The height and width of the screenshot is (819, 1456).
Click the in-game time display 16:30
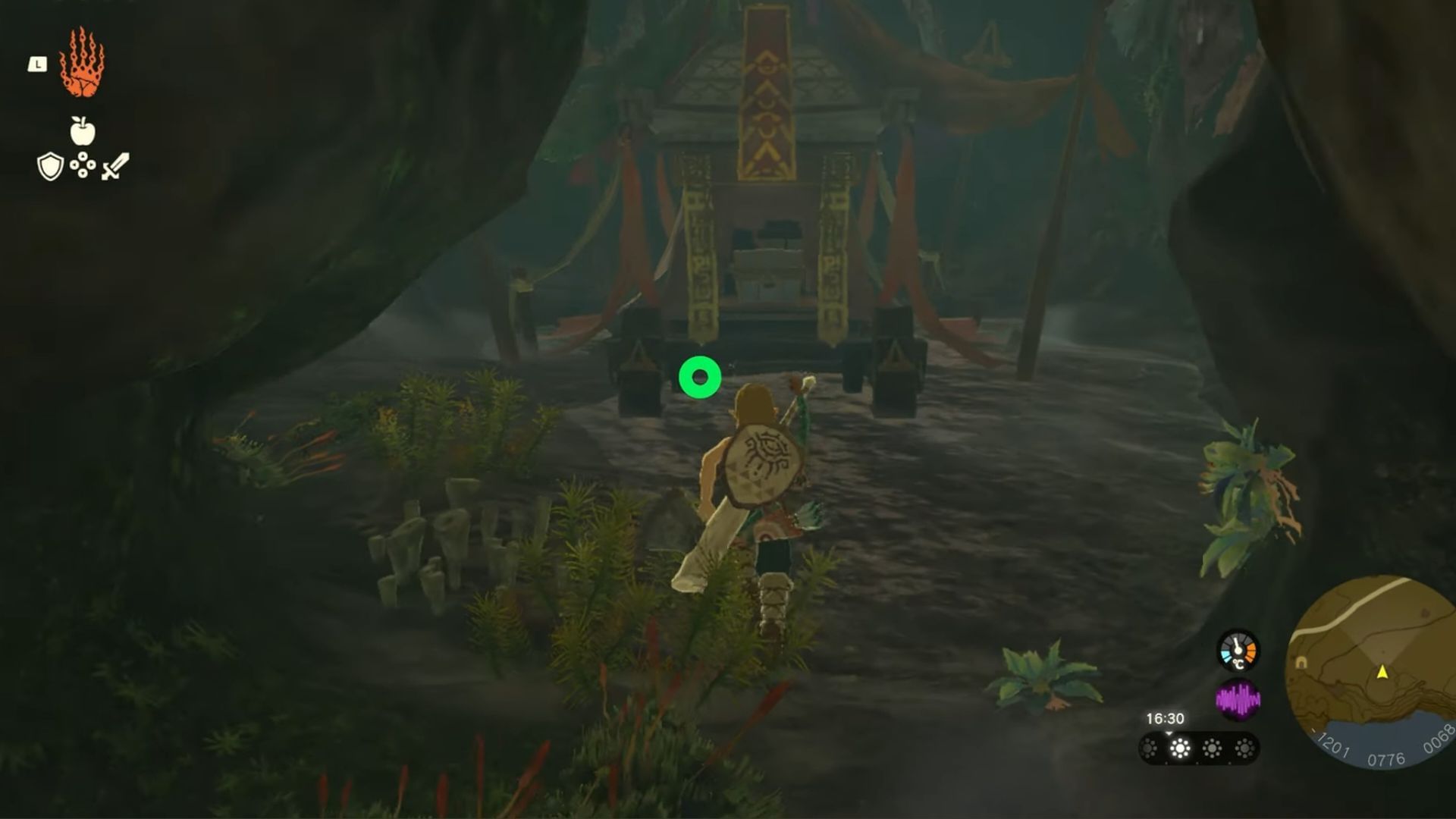click(x=1166, y=718)
